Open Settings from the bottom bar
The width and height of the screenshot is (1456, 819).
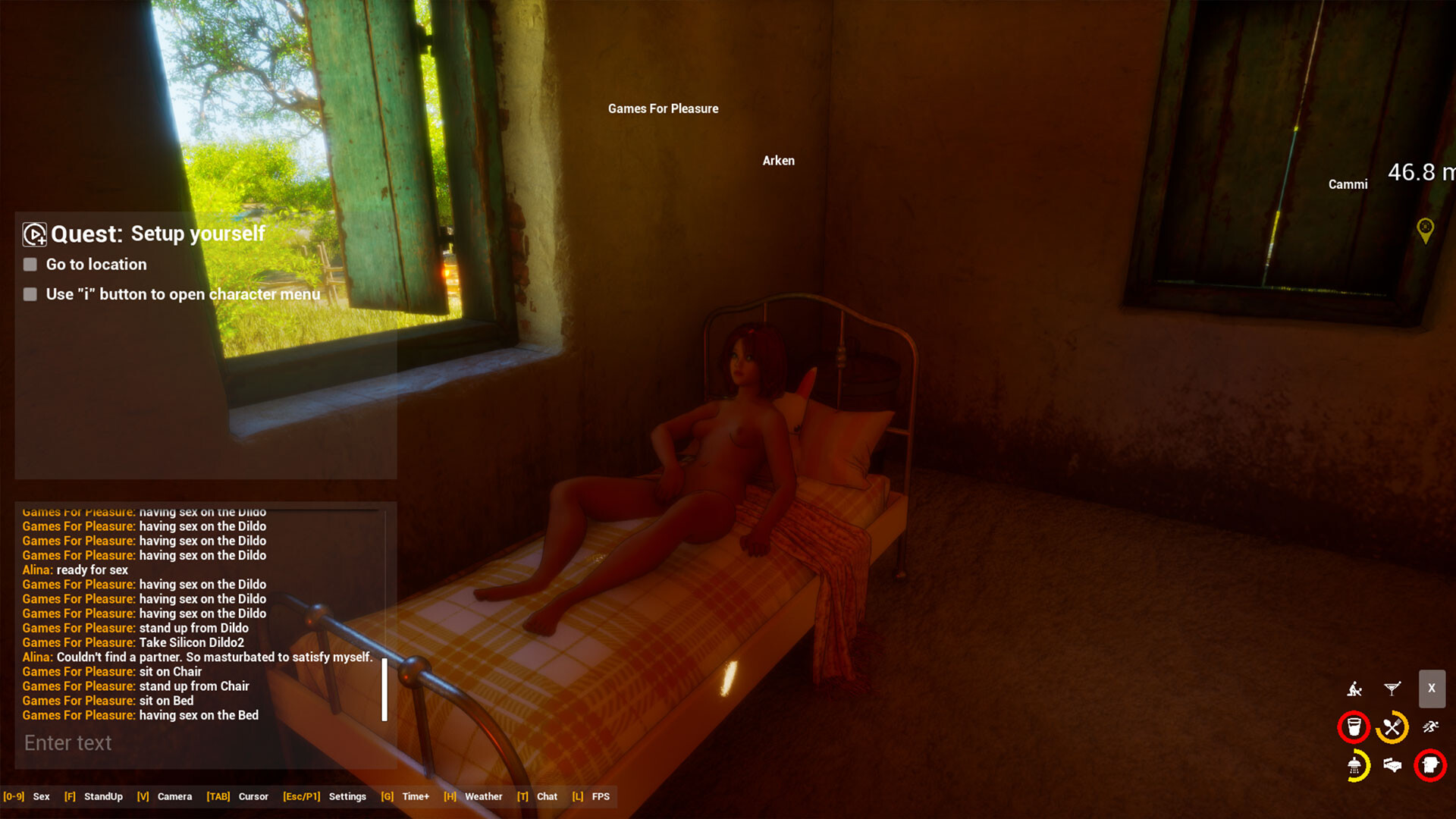(x=347, y=796)
